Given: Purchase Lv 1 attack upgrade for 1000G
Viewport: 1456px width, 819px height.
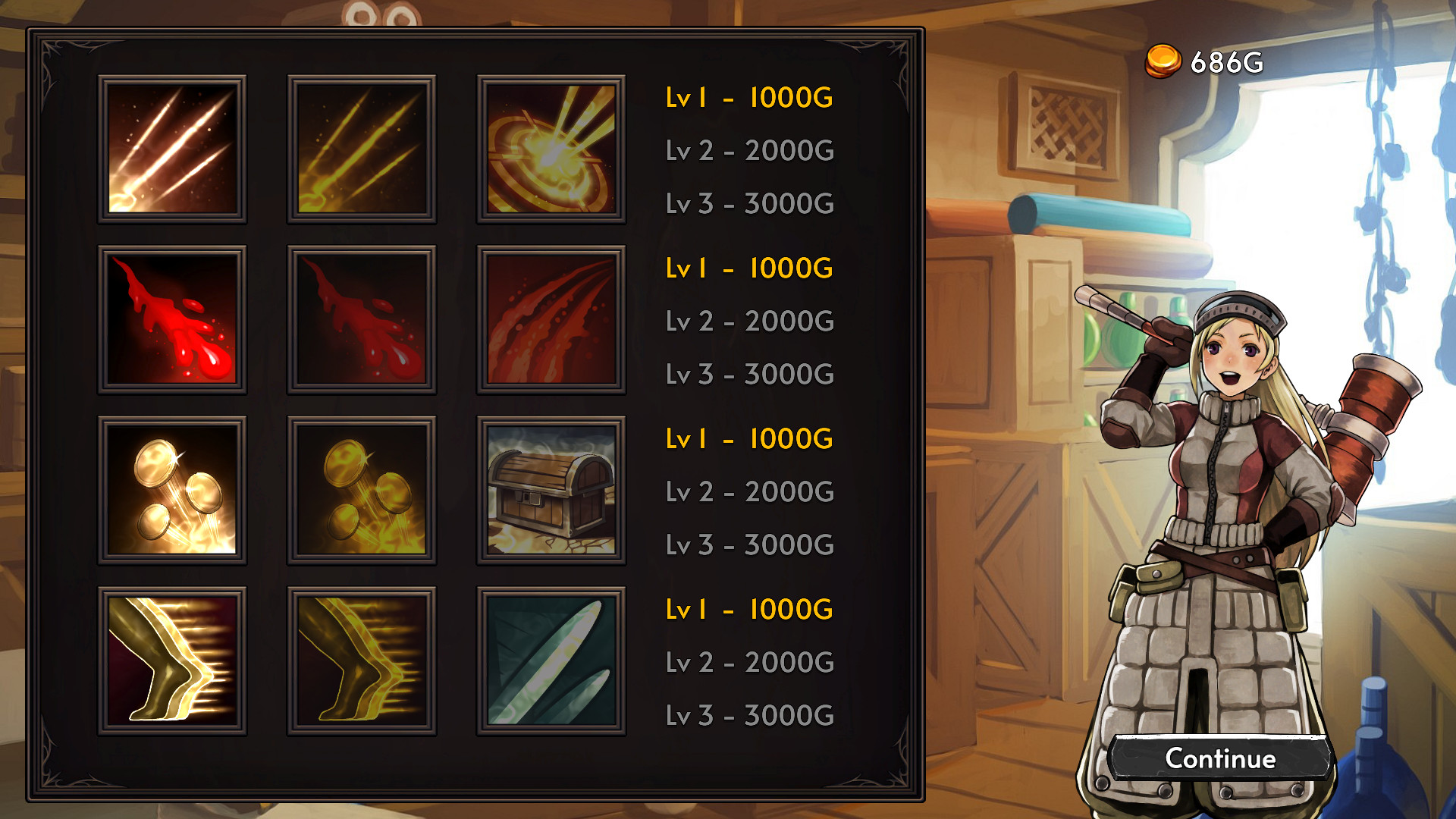Looking at the screenshot, I should tap(747, 97).
